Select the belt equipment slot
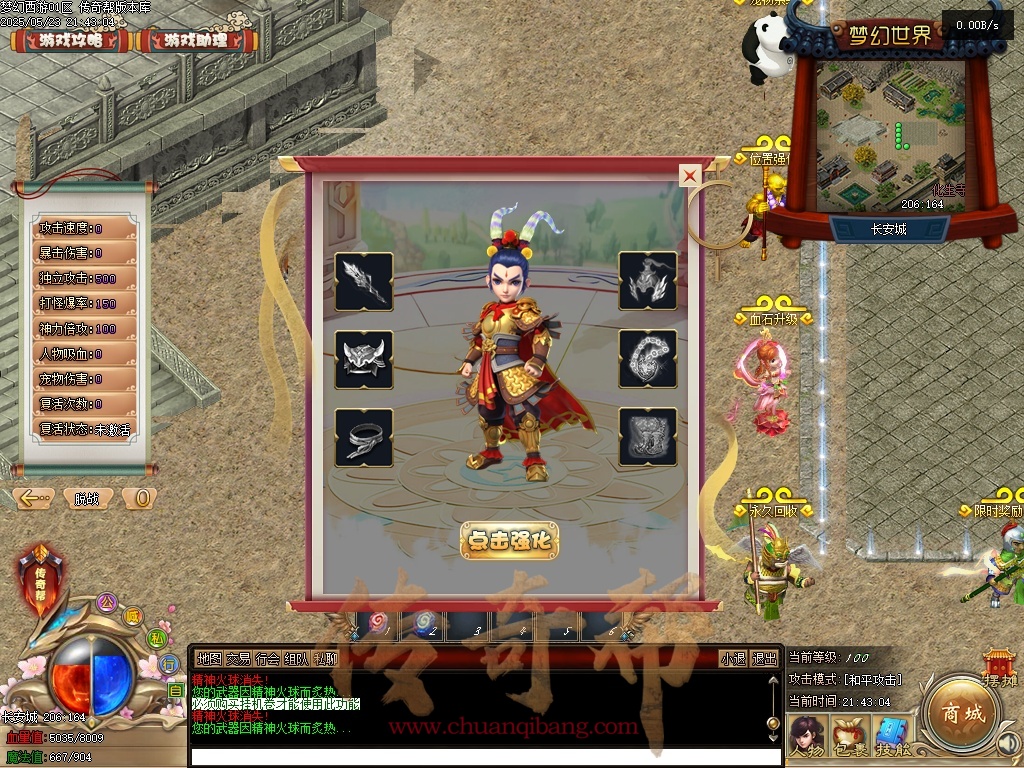The height and width of the screenshot is (768, 1024). click(364, 438)
